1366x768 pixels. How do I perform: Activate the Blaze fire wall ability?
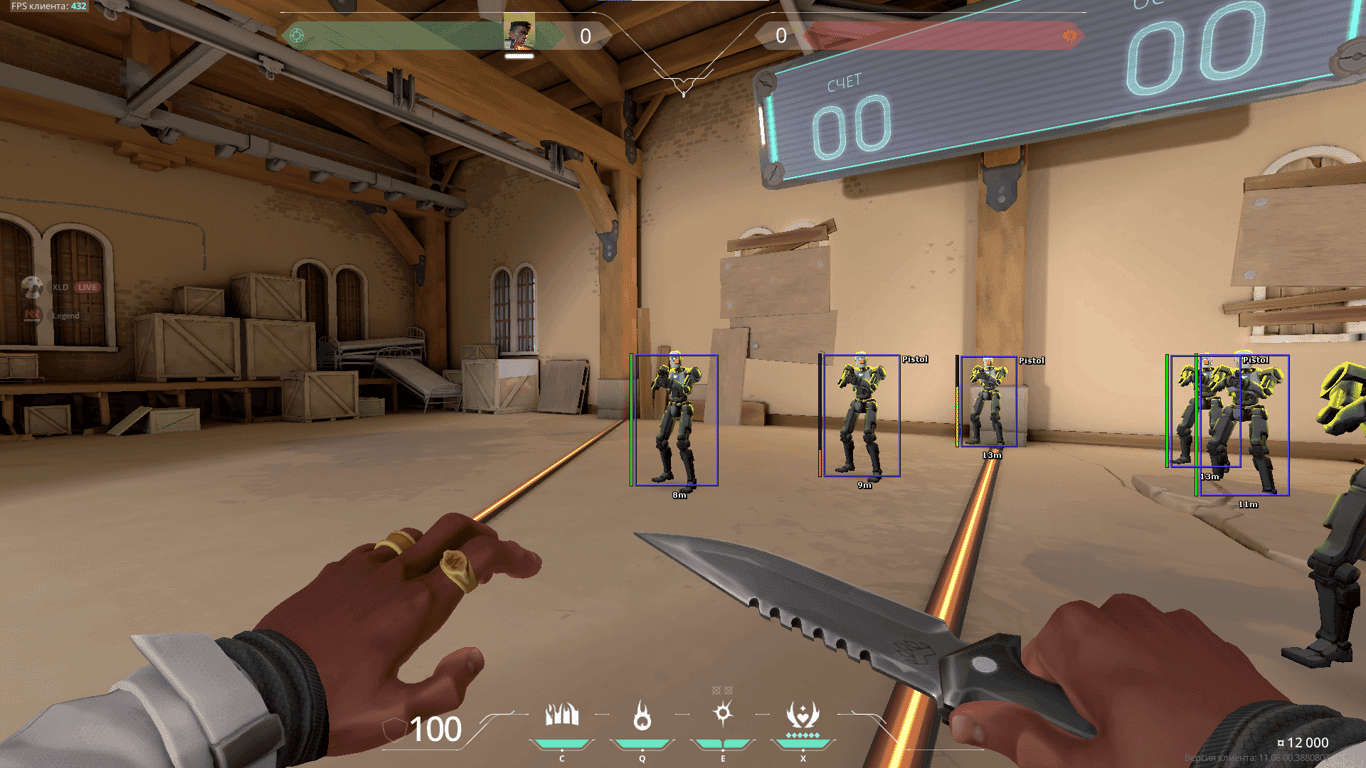pos(561,716)
